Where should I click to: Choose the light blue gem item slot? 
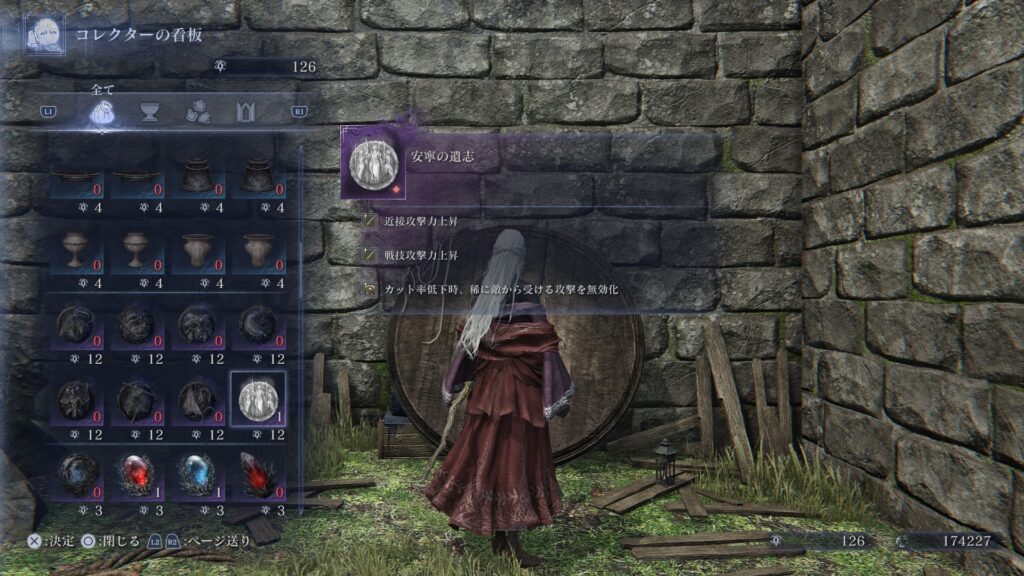[x=196, y=474]
